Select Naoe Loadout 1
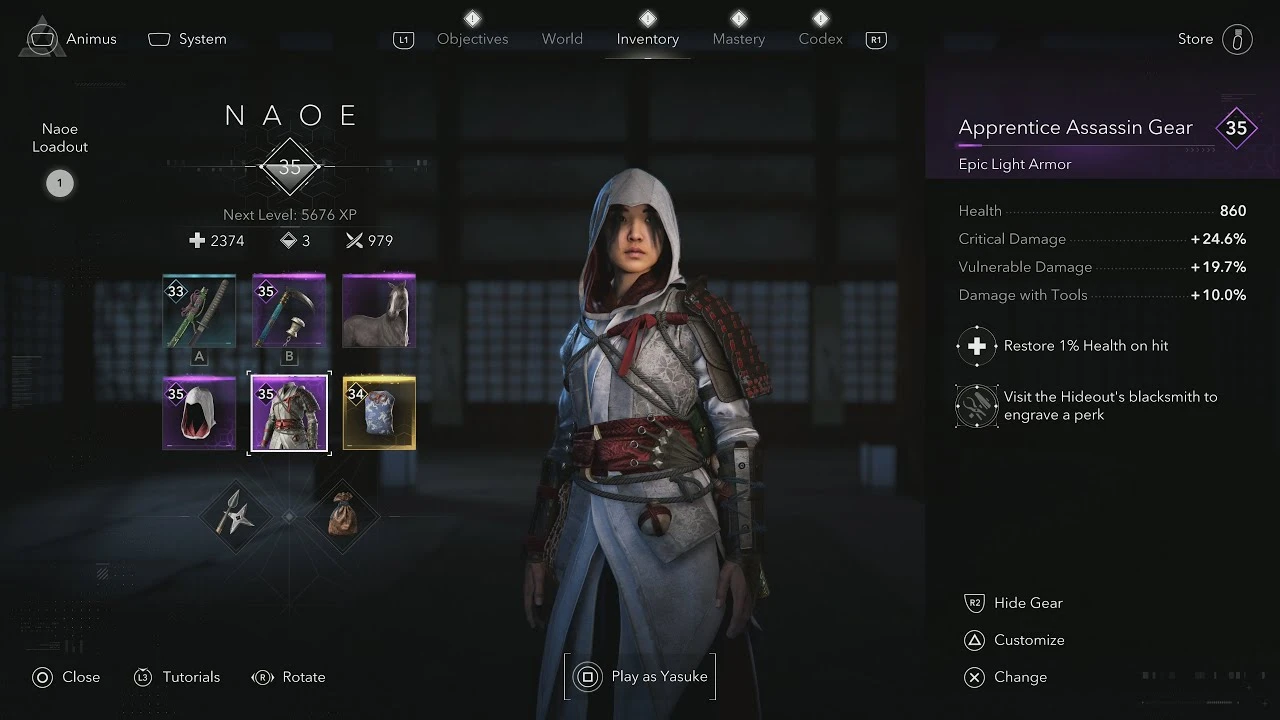 coord(60,183)
